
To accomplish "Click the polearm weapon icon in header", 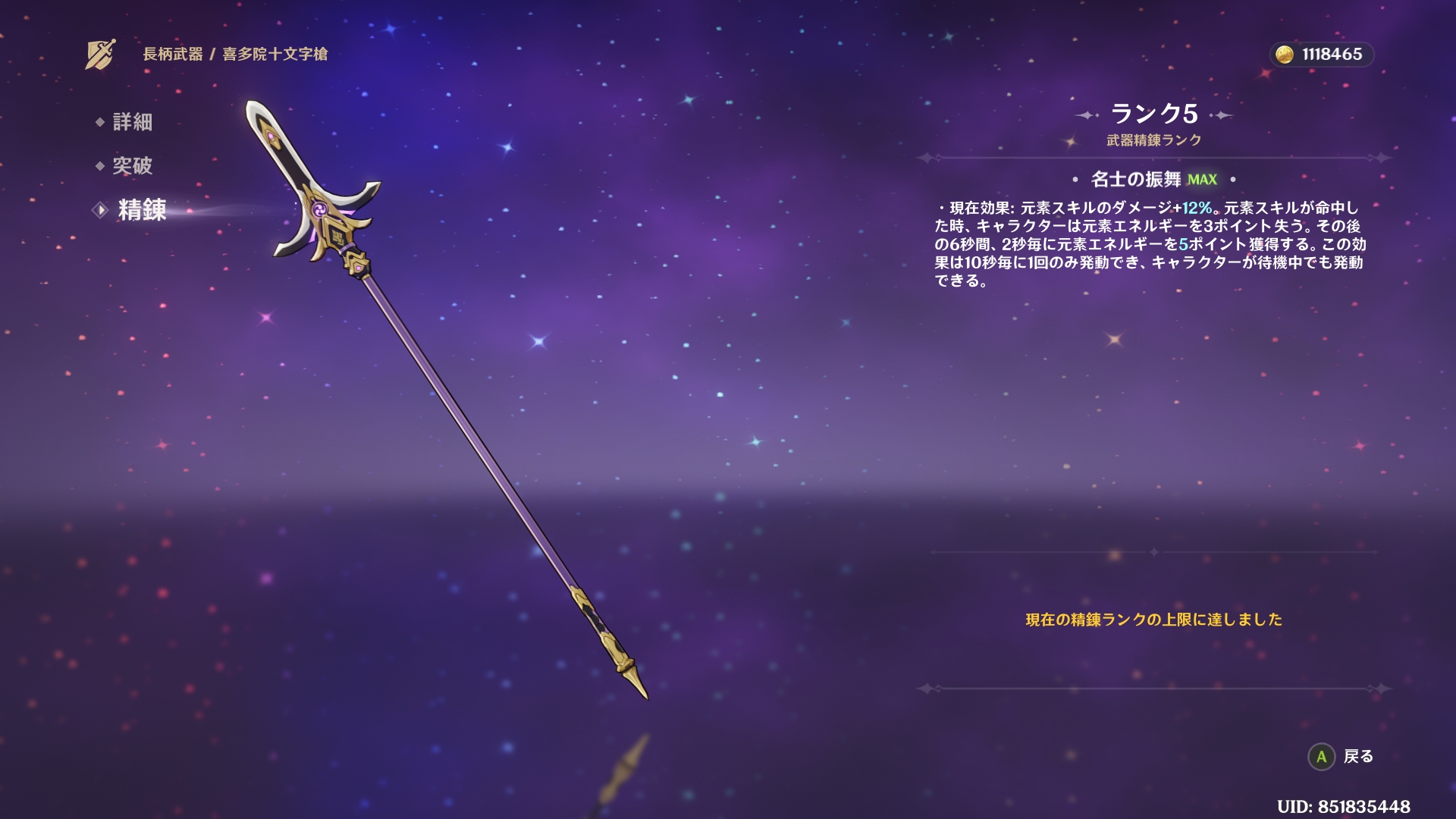I will pyautogui.click(x=100, y=54).
